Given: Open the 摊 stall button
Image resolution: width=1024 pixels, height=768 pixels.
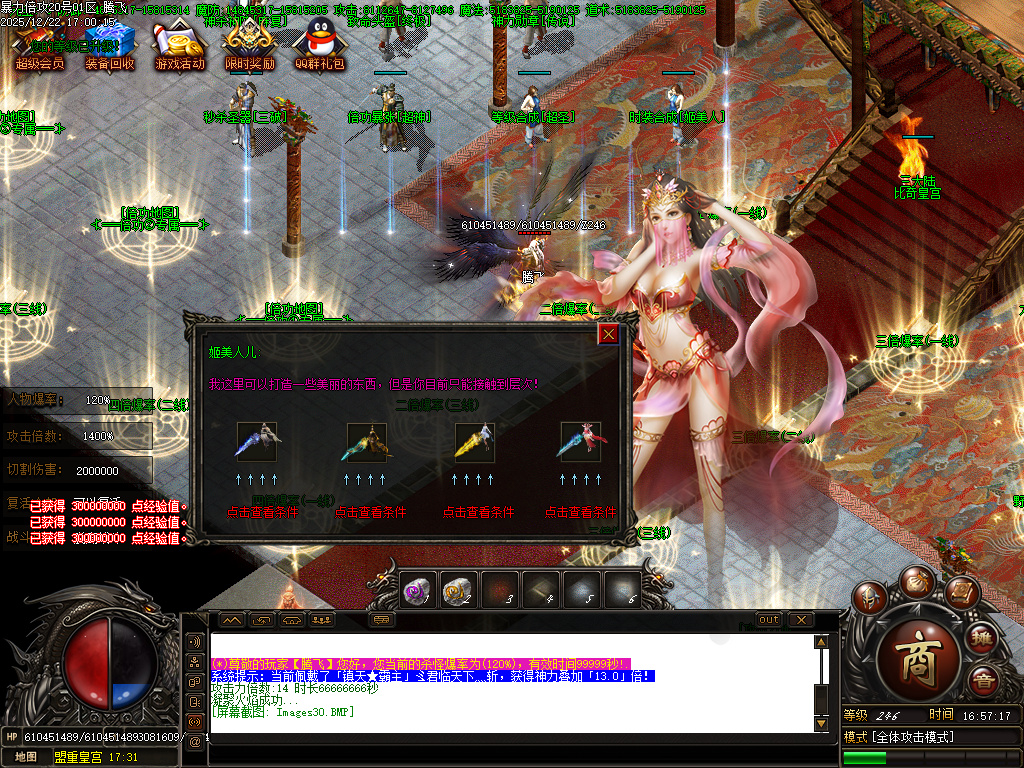Looking at the screenshot, I should [982, 637].
